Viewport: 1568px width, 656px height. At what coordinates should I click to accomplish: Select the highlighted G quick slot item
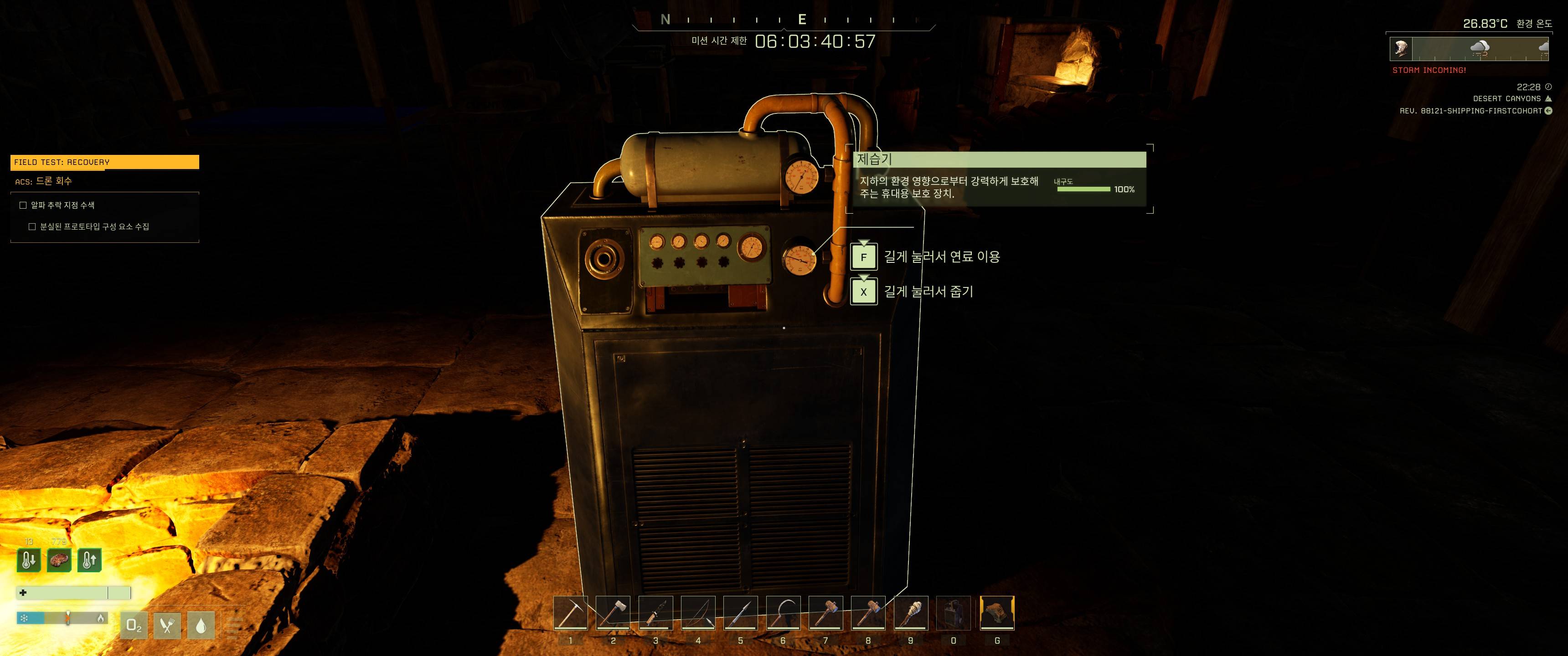997,613
